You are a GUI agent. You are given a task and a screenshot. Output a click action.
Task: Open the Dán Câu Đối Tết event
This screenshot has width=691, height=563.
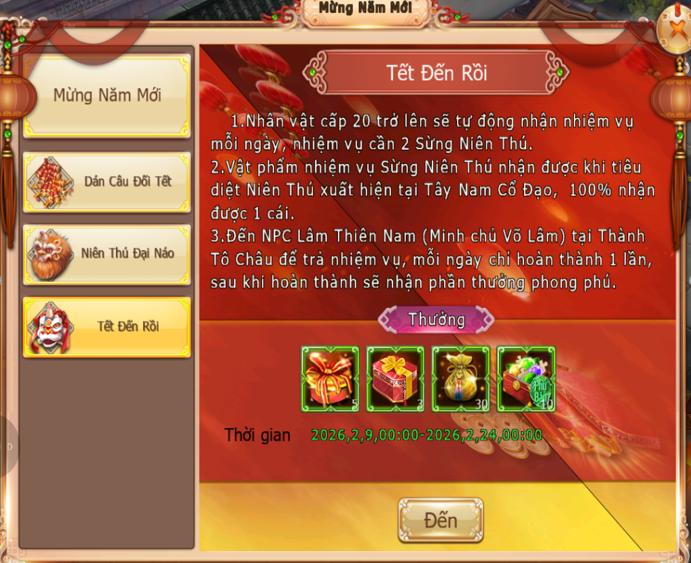click(107, 181)
